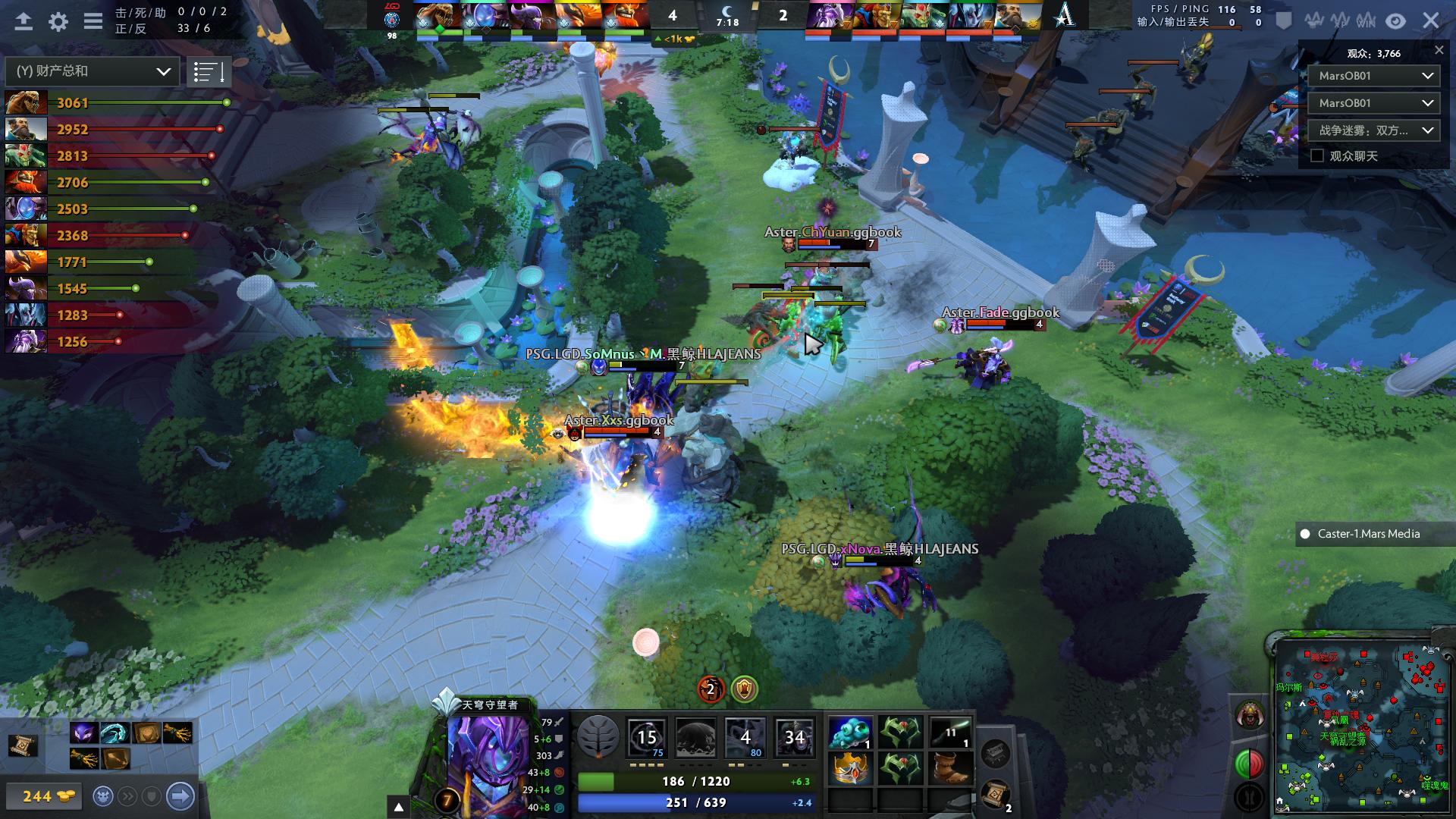Toggle the shield icon near FPS display
Image resolution: width=1456 pixels, height=819 pixels.
(x=1282, y=22)
